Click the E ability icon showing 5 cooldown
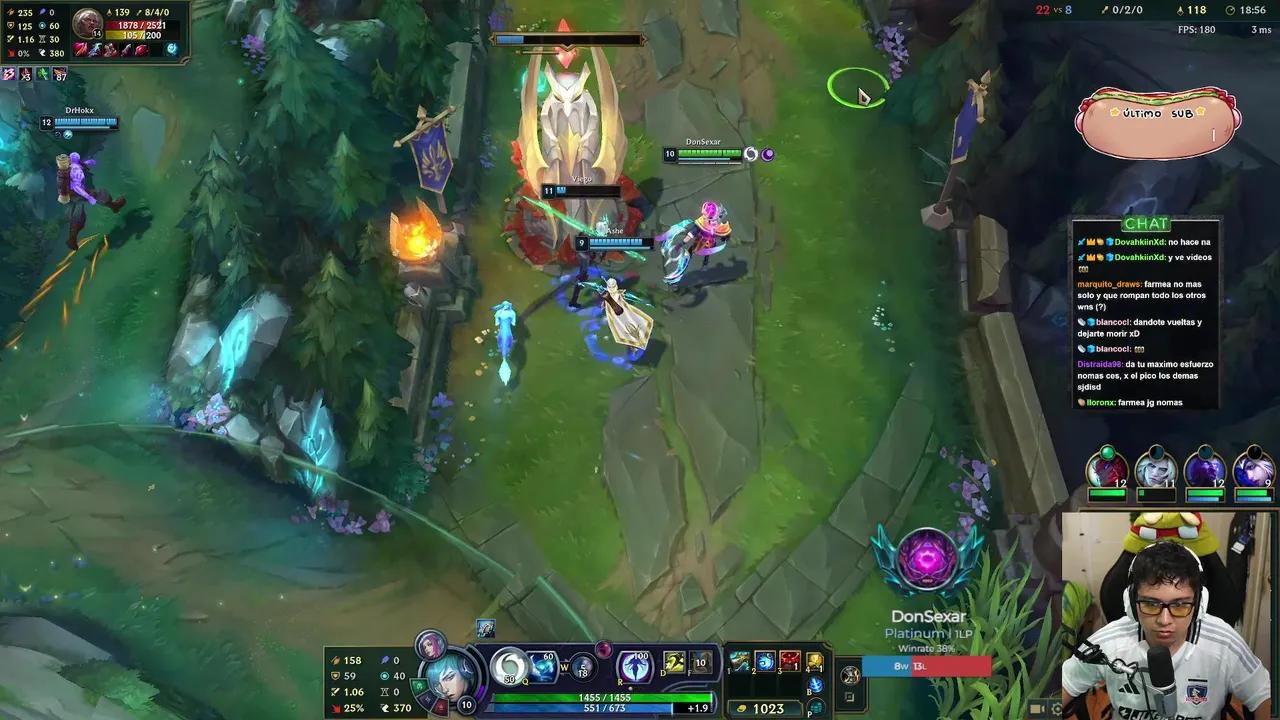This screenshot has width=1280, height=720. tap(584, 665)
